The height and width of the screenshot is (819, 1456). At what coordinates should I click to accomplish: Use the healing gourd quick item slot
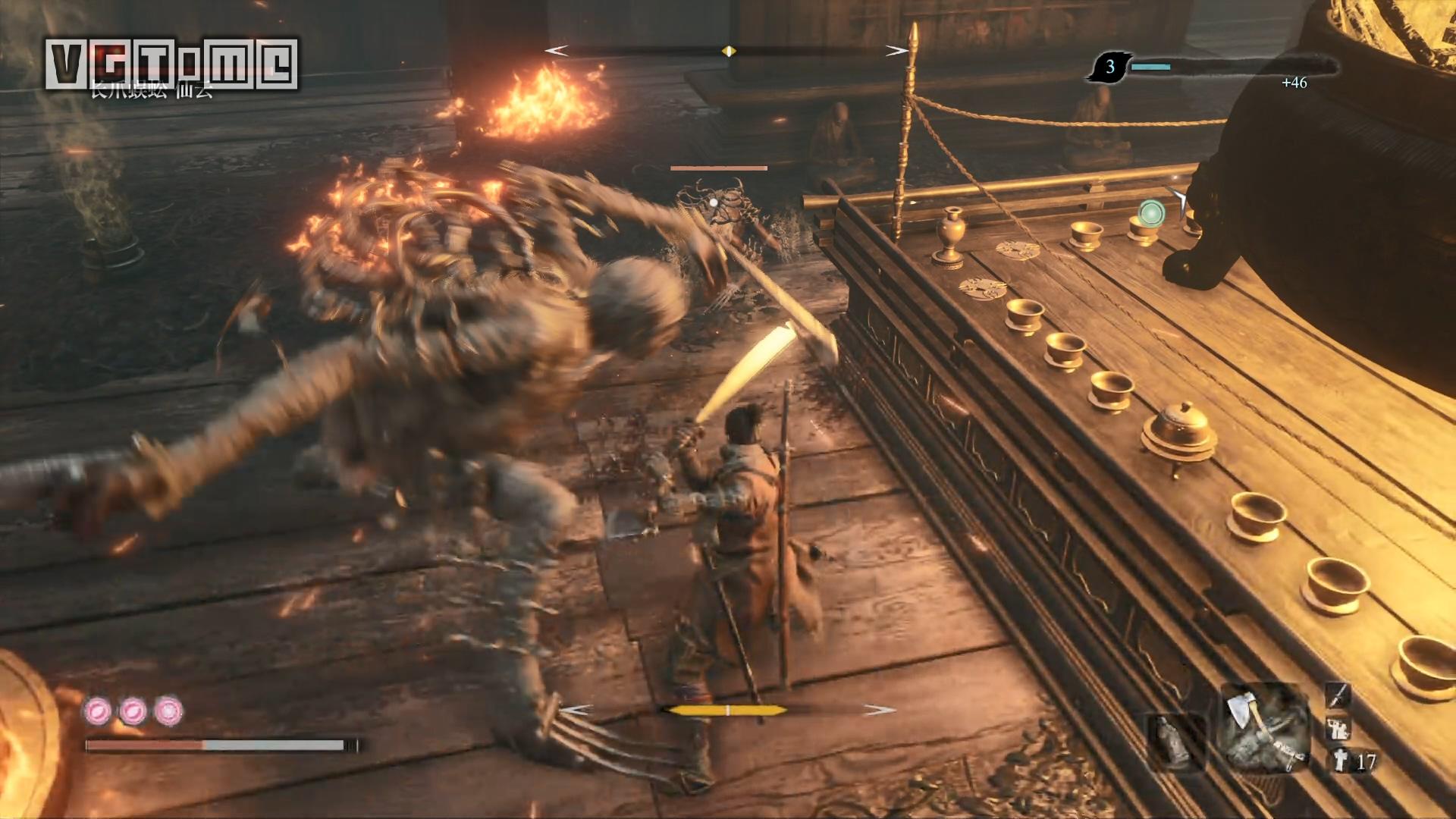coord(1175,741)
